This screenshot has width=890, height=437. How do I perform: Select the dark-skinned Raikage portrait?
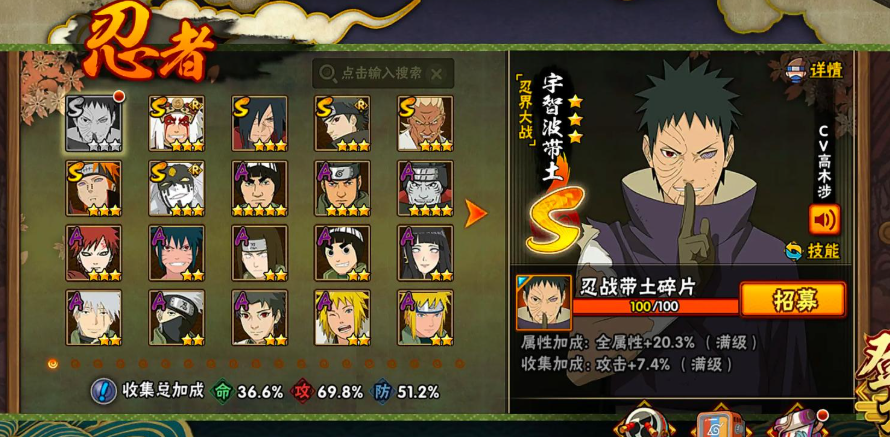click(425, 124)
